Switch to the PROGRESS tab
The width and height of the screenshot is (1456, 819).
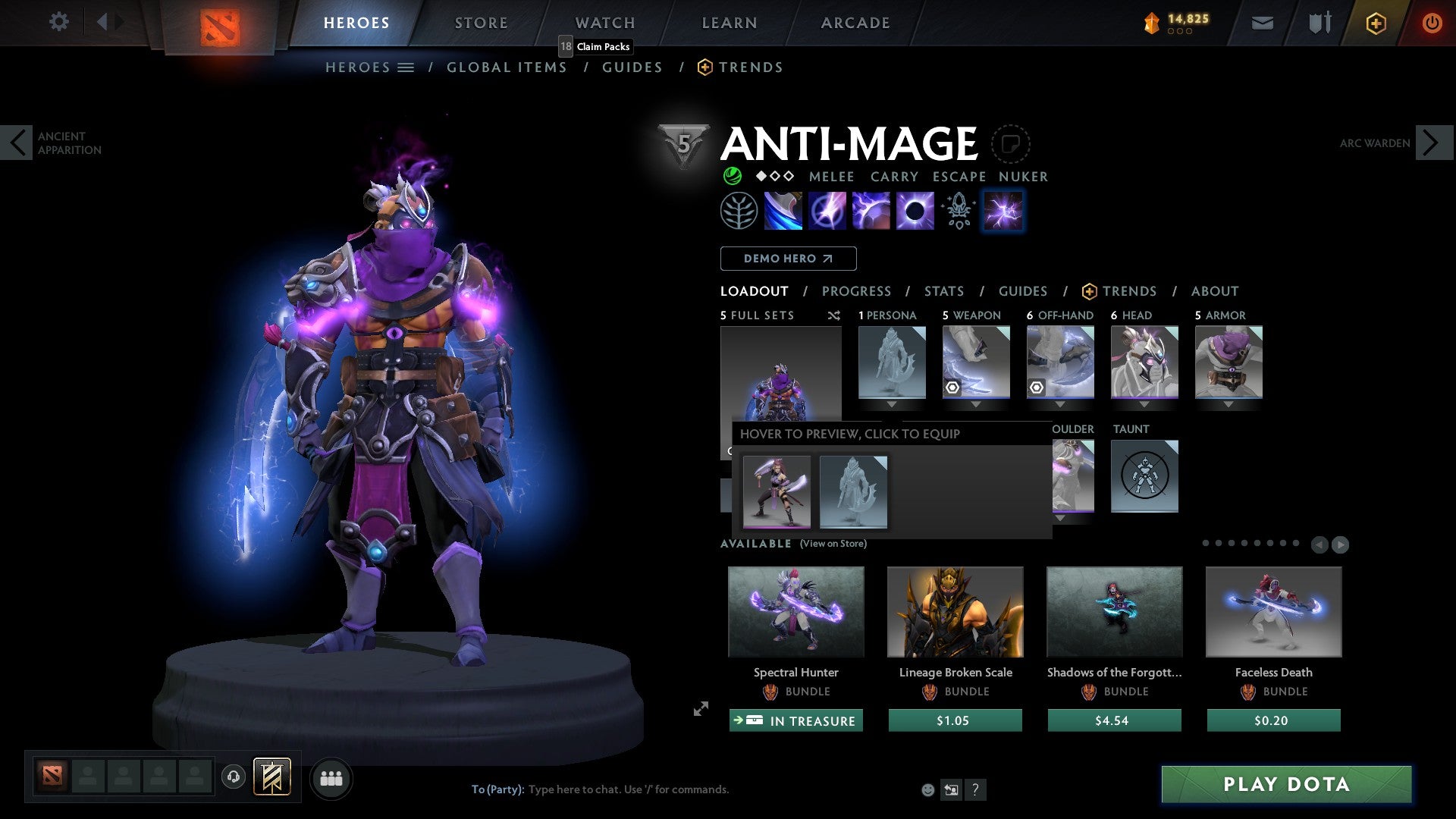[x=857, y=290]
